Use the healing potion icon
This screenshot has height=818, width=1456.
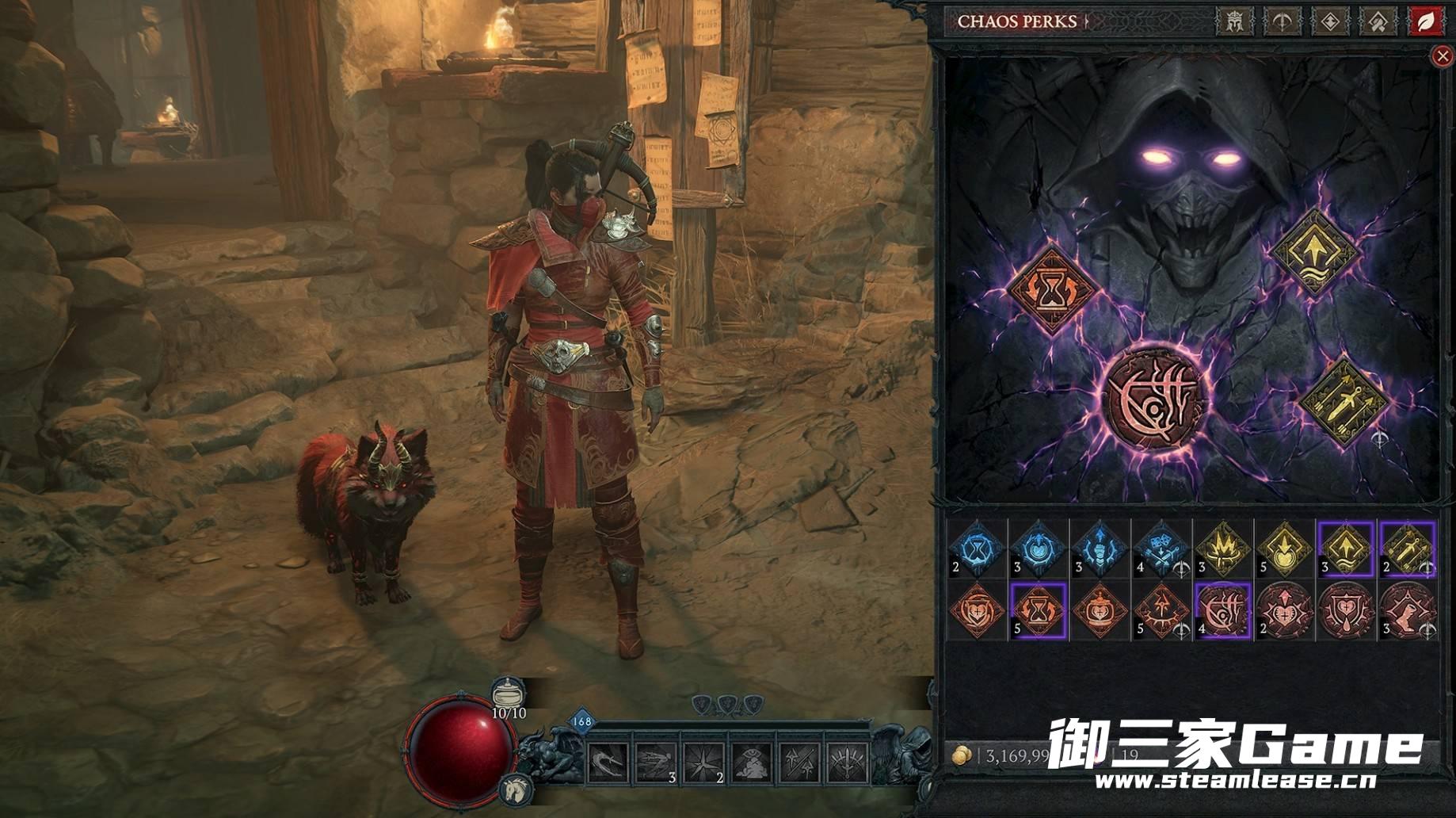508,694
